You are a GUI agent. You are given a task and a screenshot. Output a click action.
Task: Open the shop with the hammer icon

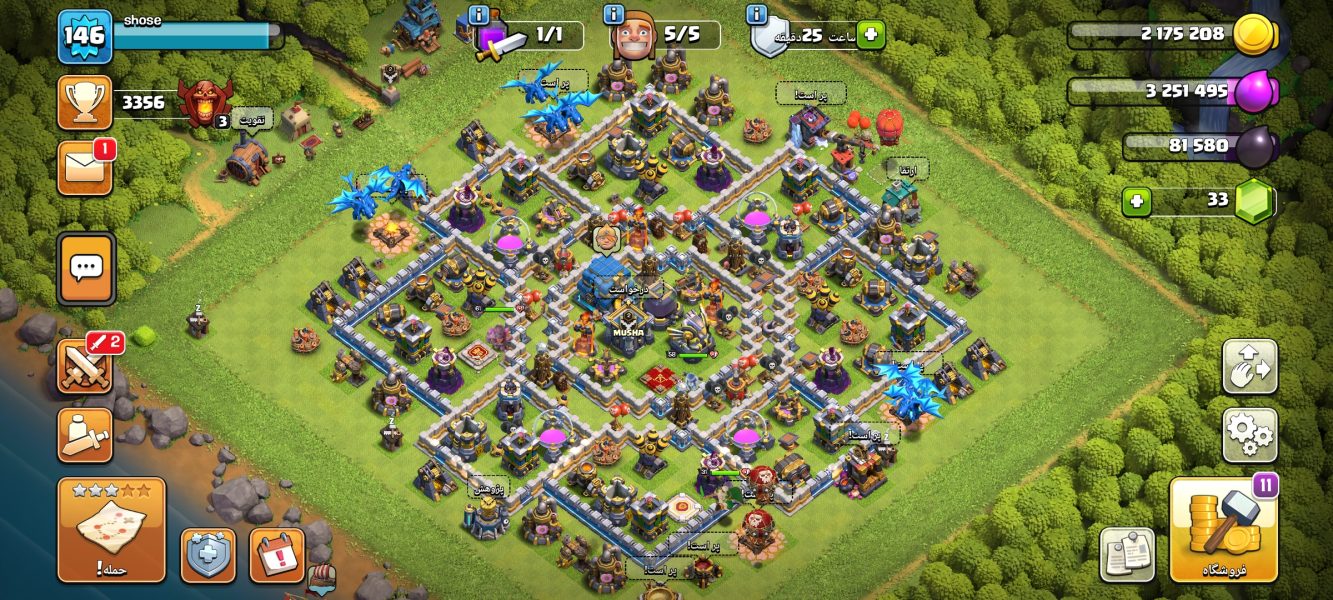(1224, 530)
